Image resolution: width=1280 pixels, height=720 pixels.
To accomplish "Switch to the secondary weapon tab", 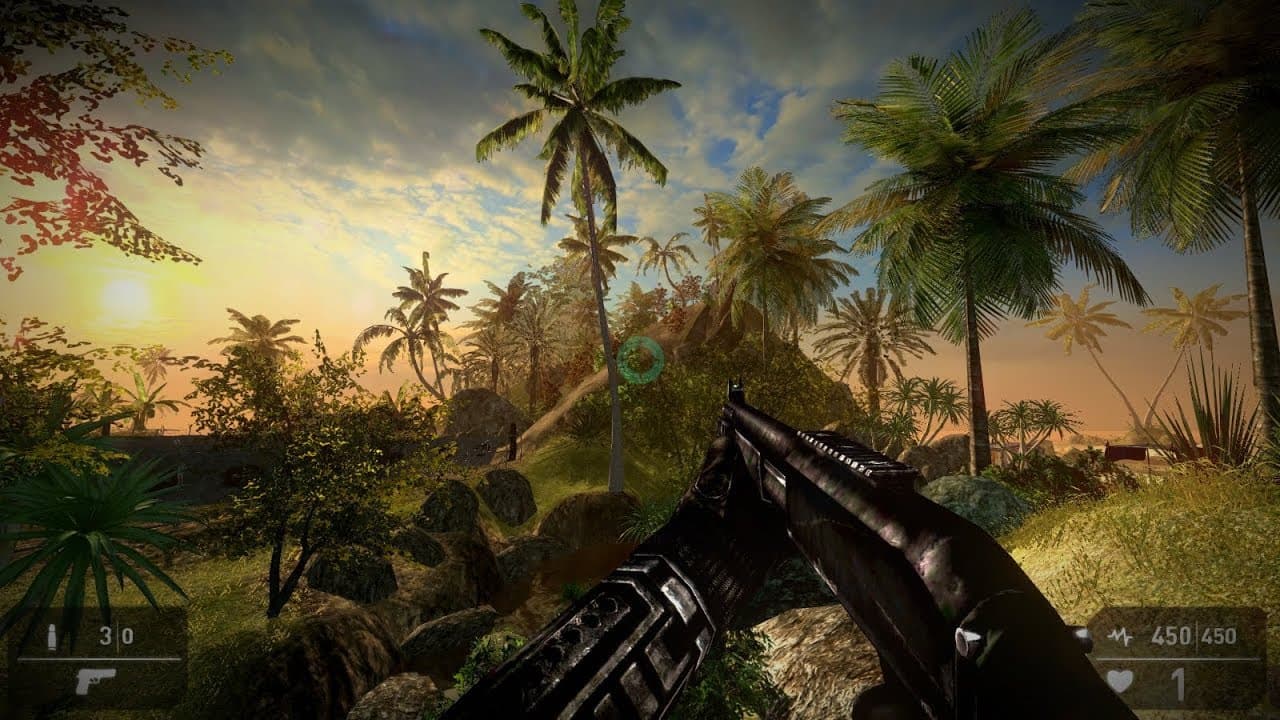I will 95,681.
